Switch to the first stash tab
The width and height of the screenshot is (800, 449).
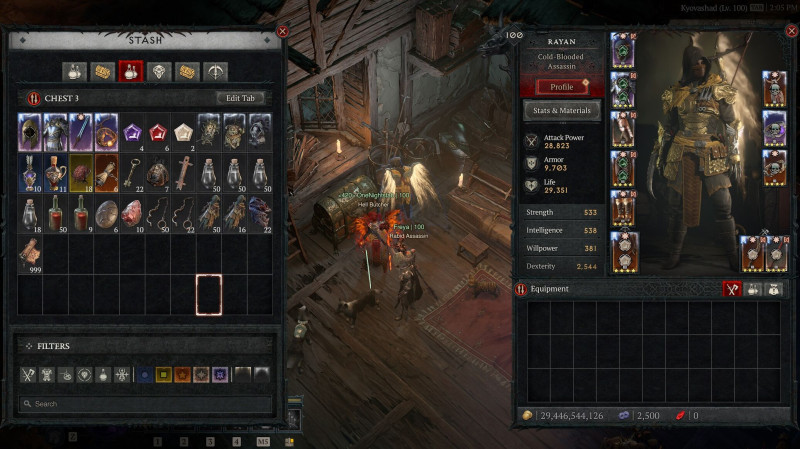click(x=73, y=71)
